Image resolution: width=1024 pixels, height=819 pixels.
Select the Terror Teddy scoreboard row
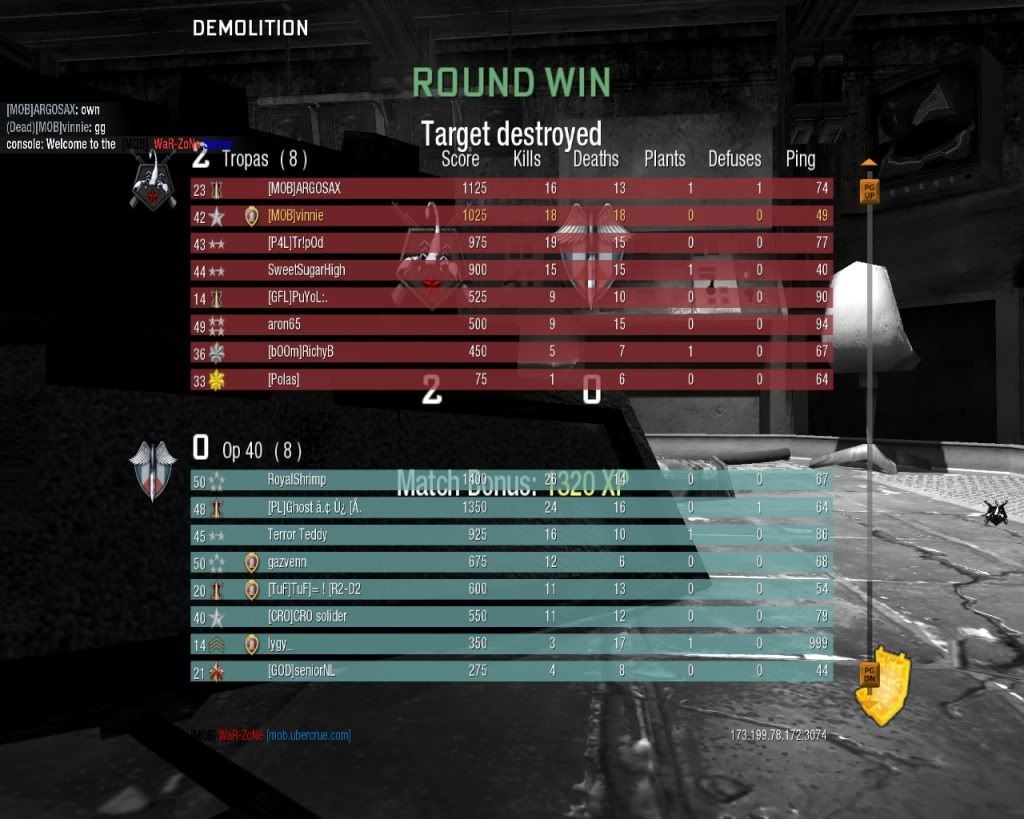(x=510, y=535)
